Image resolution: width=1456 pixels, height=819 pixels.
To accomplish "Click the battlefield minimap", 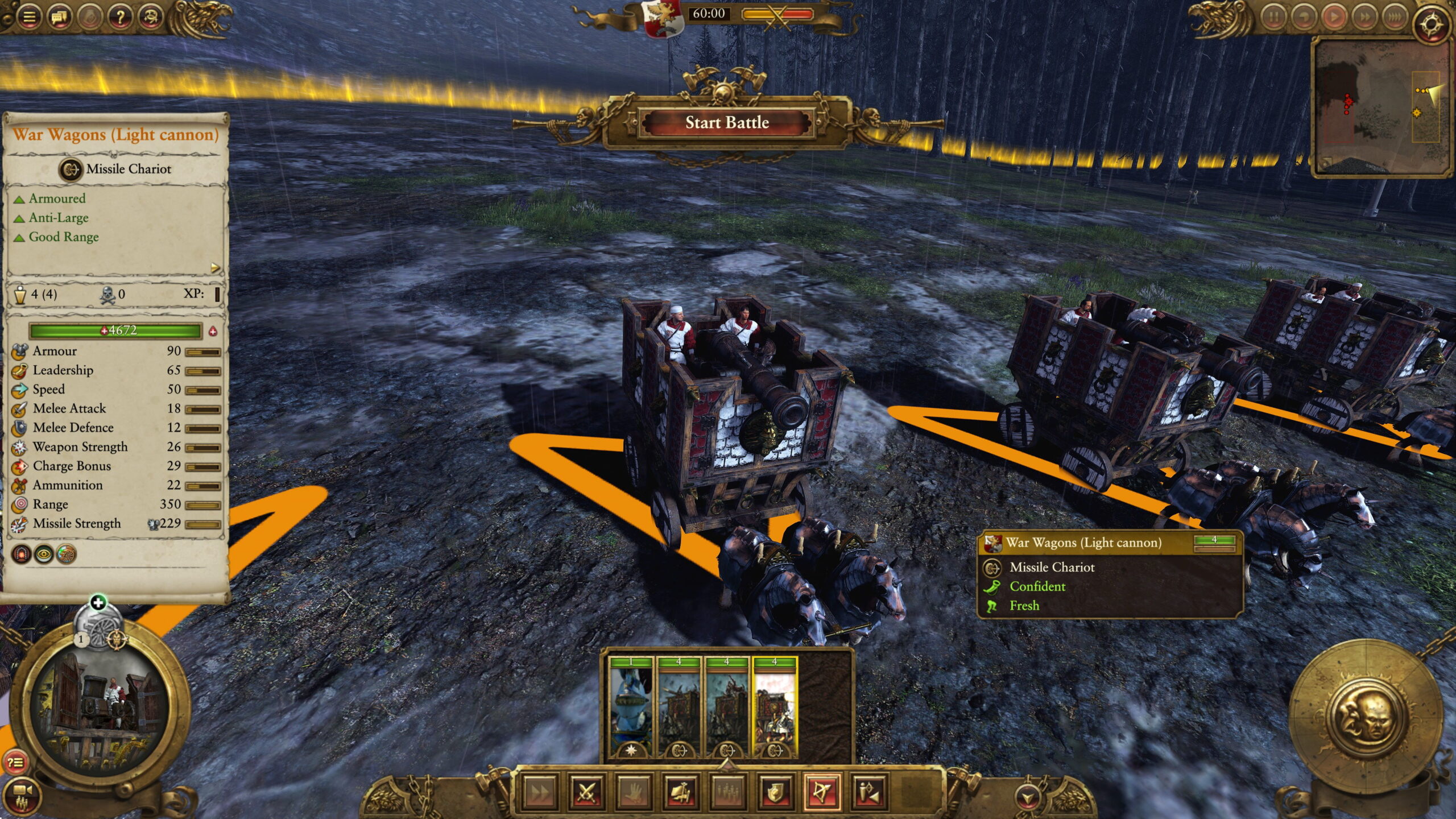I will (1381, 108).
